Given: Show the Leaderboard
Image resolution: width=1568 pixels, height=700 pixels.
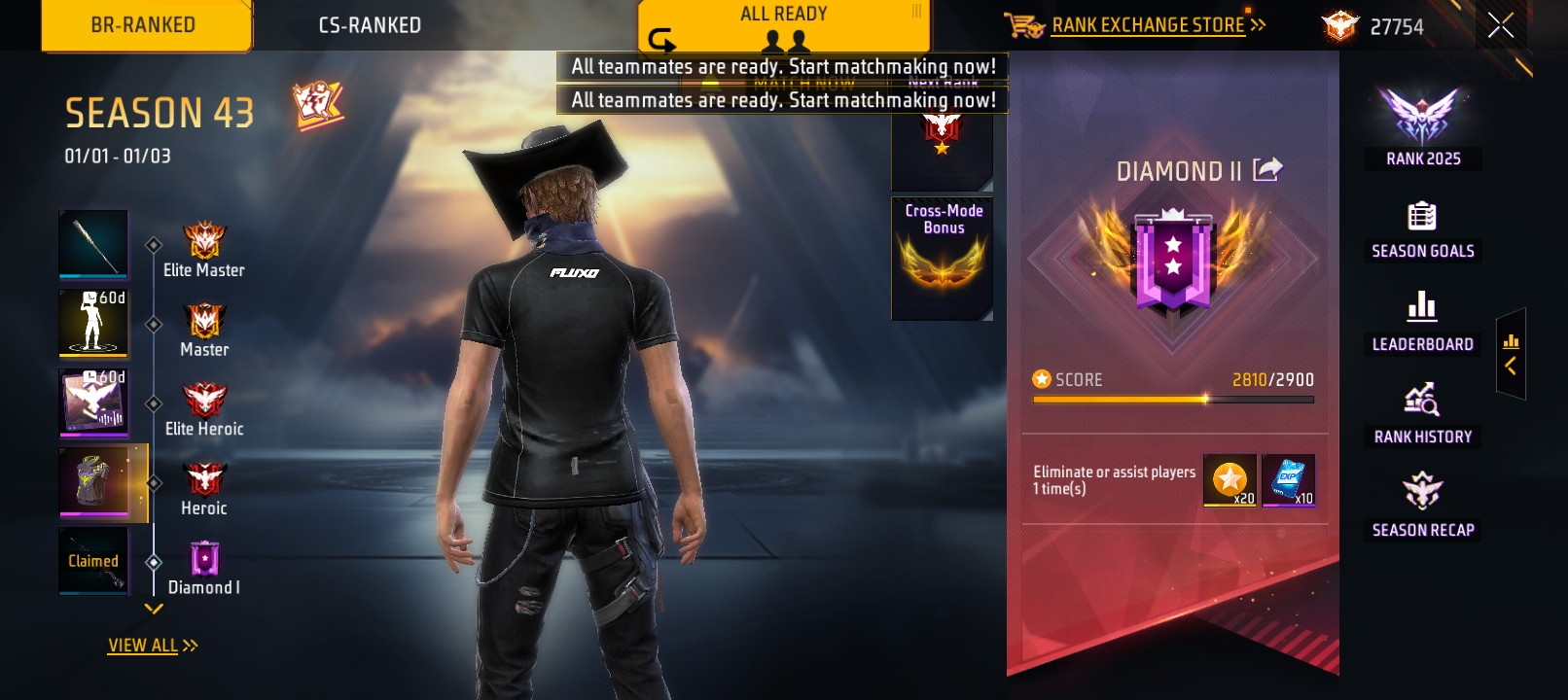Looking at the screenshot, I should (1422, 322).
